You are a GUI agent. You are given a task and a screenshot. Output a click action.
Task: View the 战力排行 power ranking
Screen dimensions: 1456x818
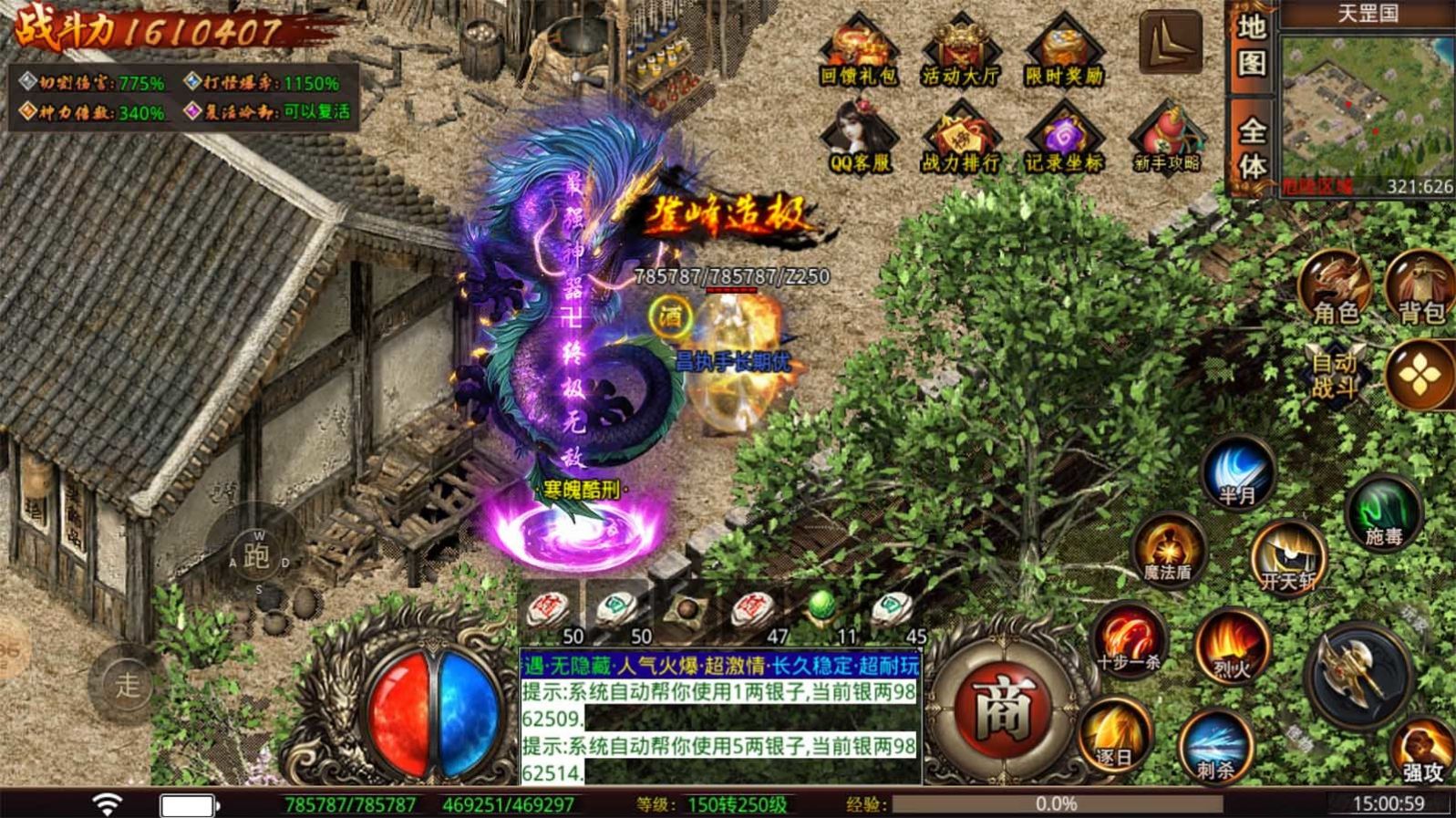pos(960,137)
